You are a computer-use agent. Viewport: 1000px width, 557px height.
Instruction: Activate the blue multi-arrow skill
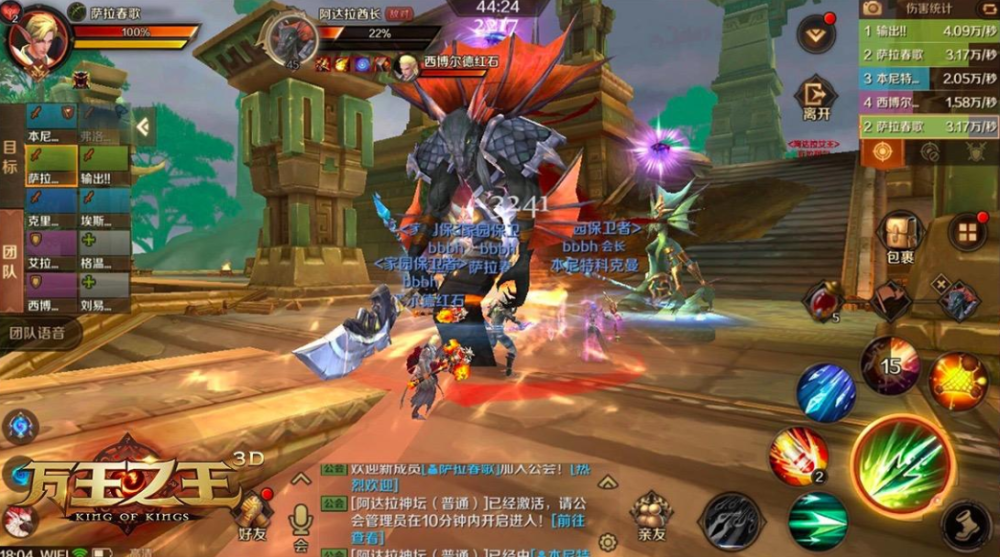pos(826,392)
